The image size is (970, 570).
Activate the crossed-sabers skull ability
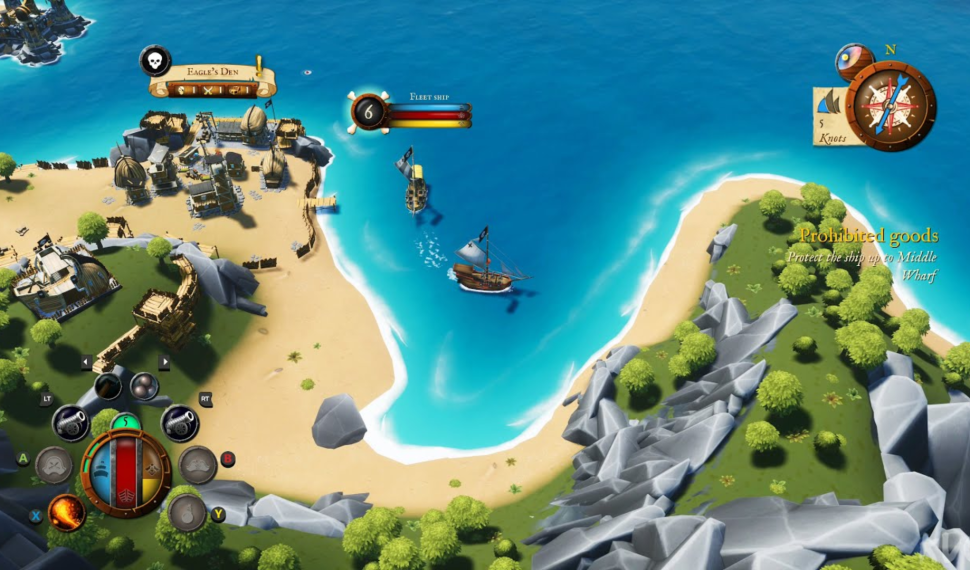(x=54, y=465)
